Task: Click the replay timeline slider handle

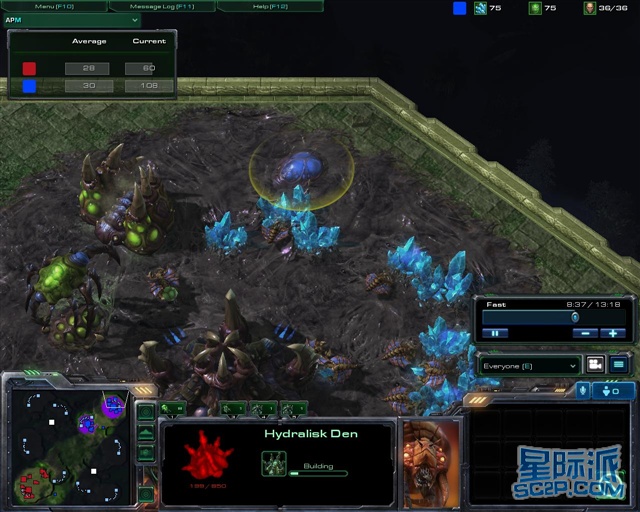Action: 575,317
